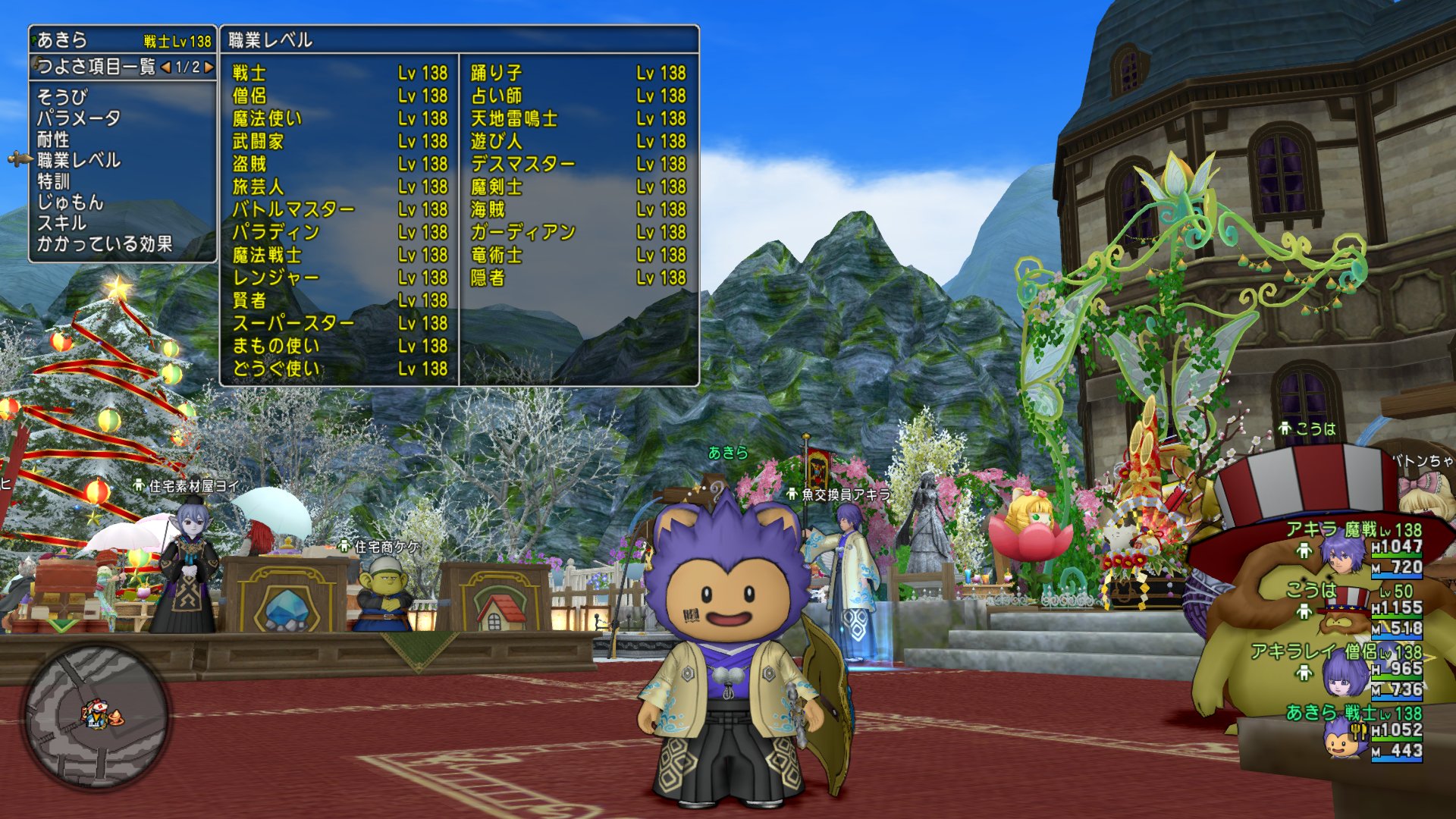
Task: Select the 戦士 job row
Action: click(x=339, y=73)
